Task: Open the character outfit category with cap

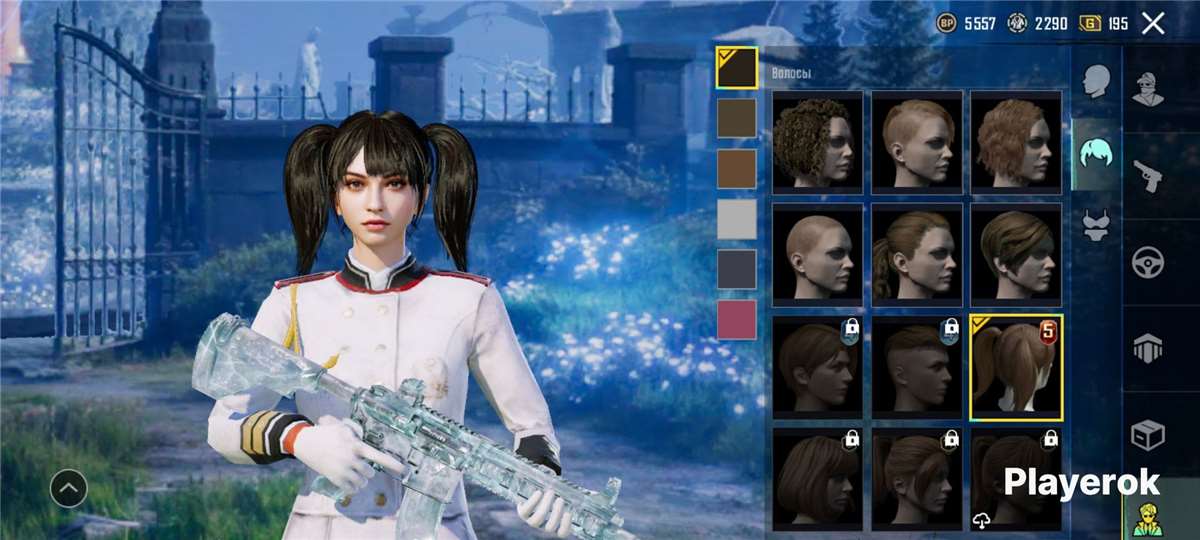Action: point(1147,89)
